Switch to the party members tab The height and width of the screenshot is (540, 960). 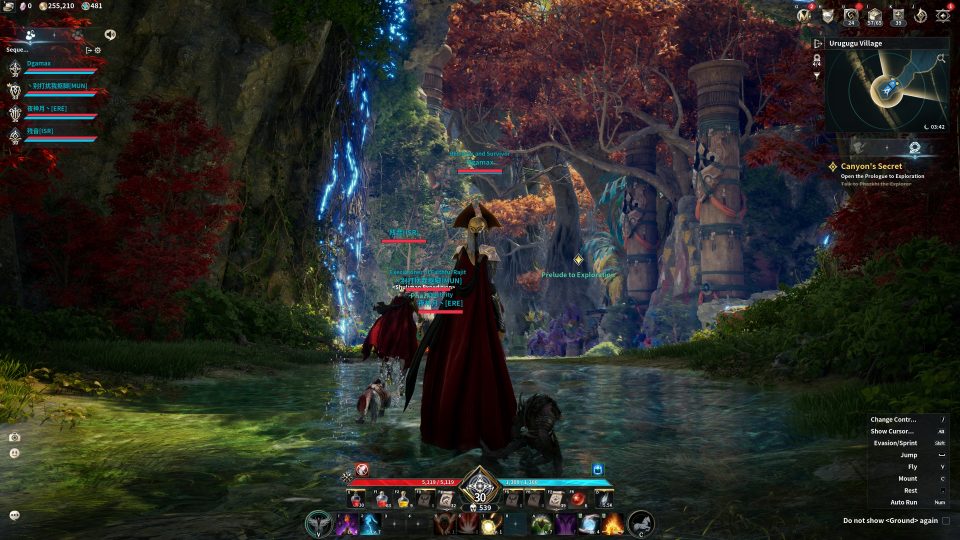click(31, 34)
